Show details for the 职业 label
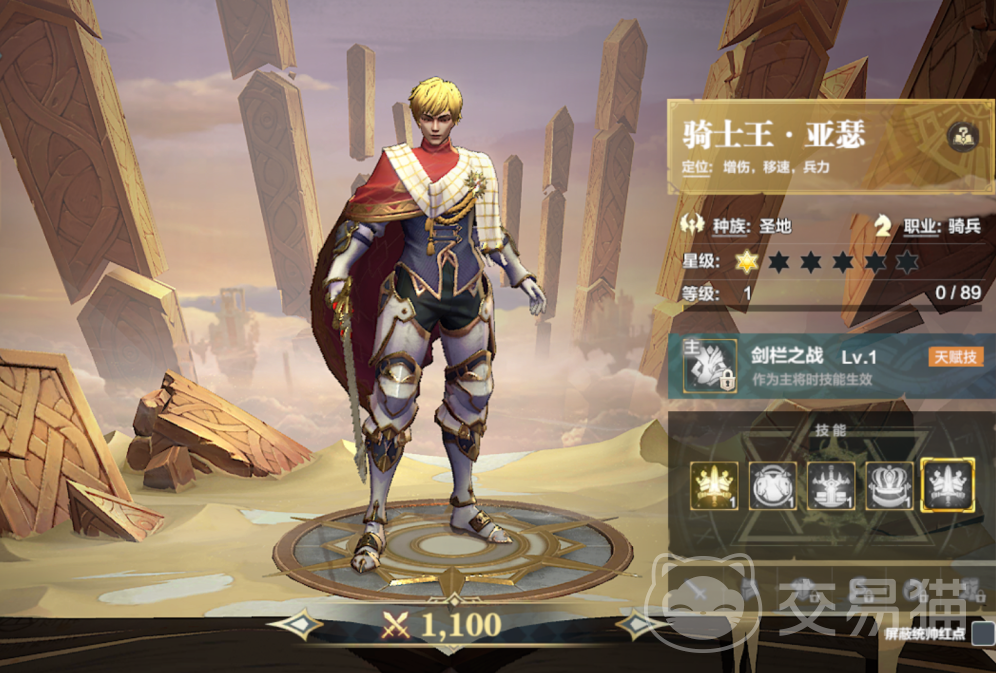Screen dimensions: 996x673 coord(925,226)
